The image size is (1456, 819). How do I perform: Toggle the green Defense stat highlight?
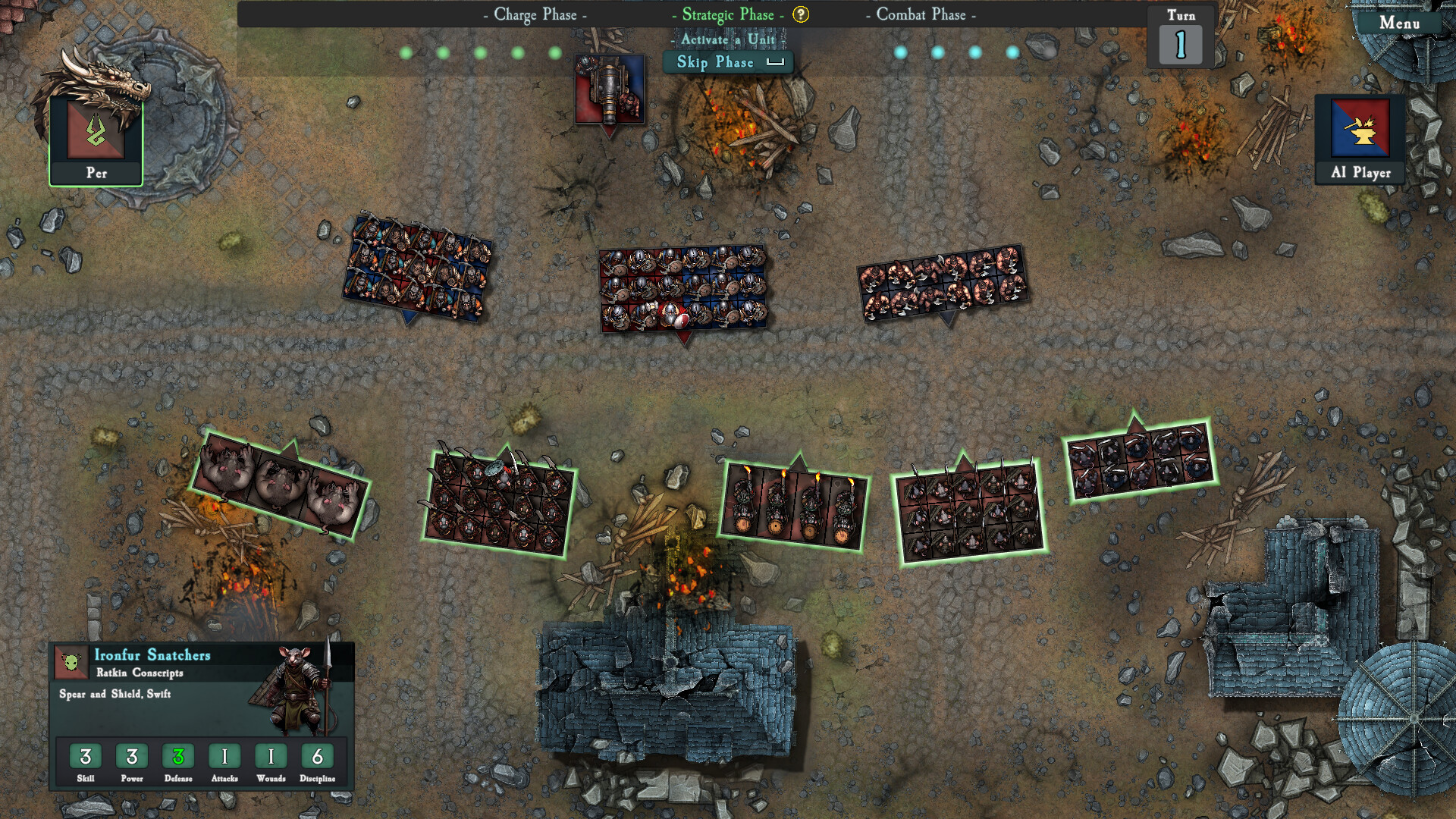pos(178,756)
